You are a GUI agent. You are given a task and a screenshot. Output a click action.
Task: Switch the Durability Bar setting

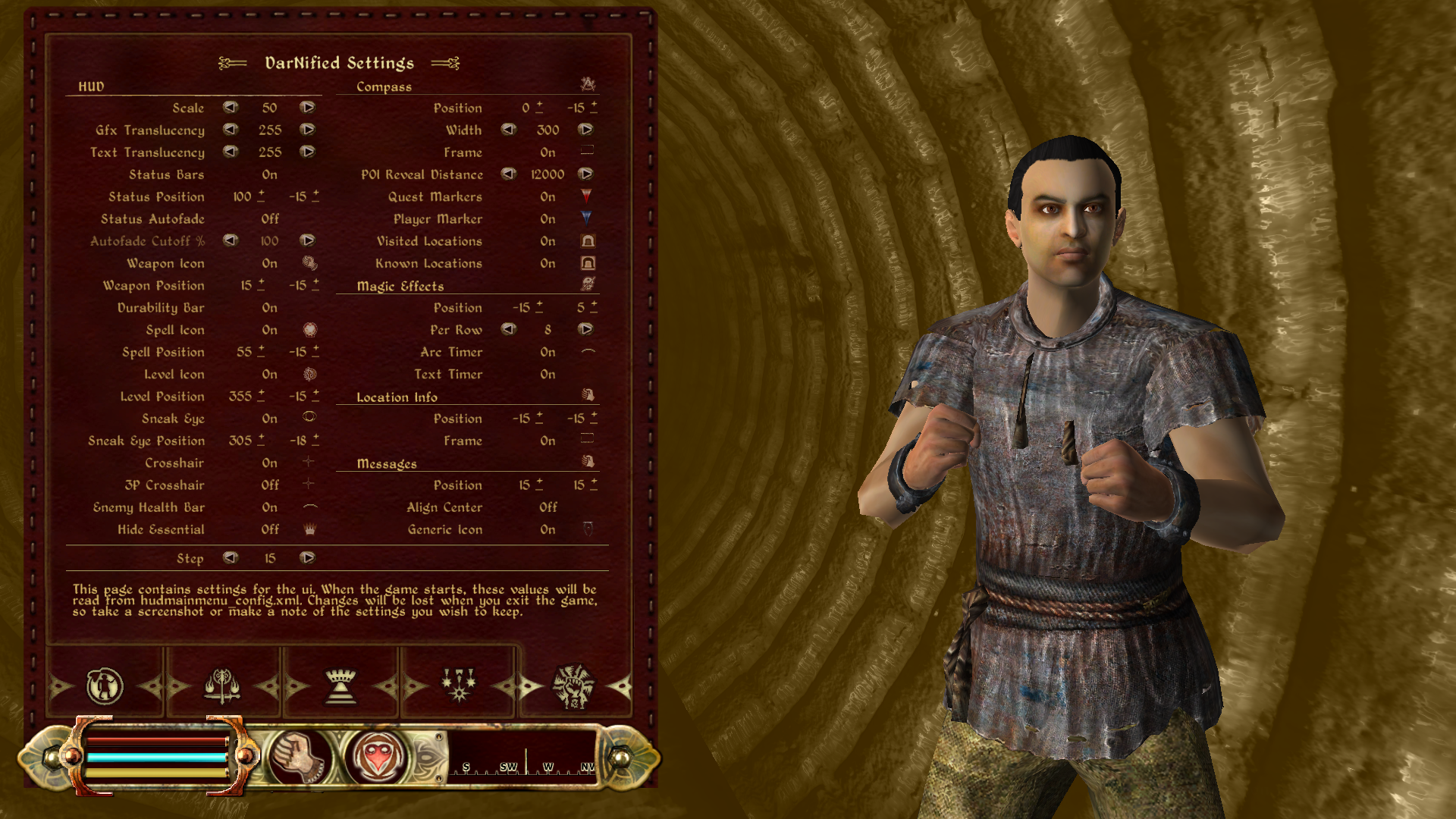click(x=269, y=308)
